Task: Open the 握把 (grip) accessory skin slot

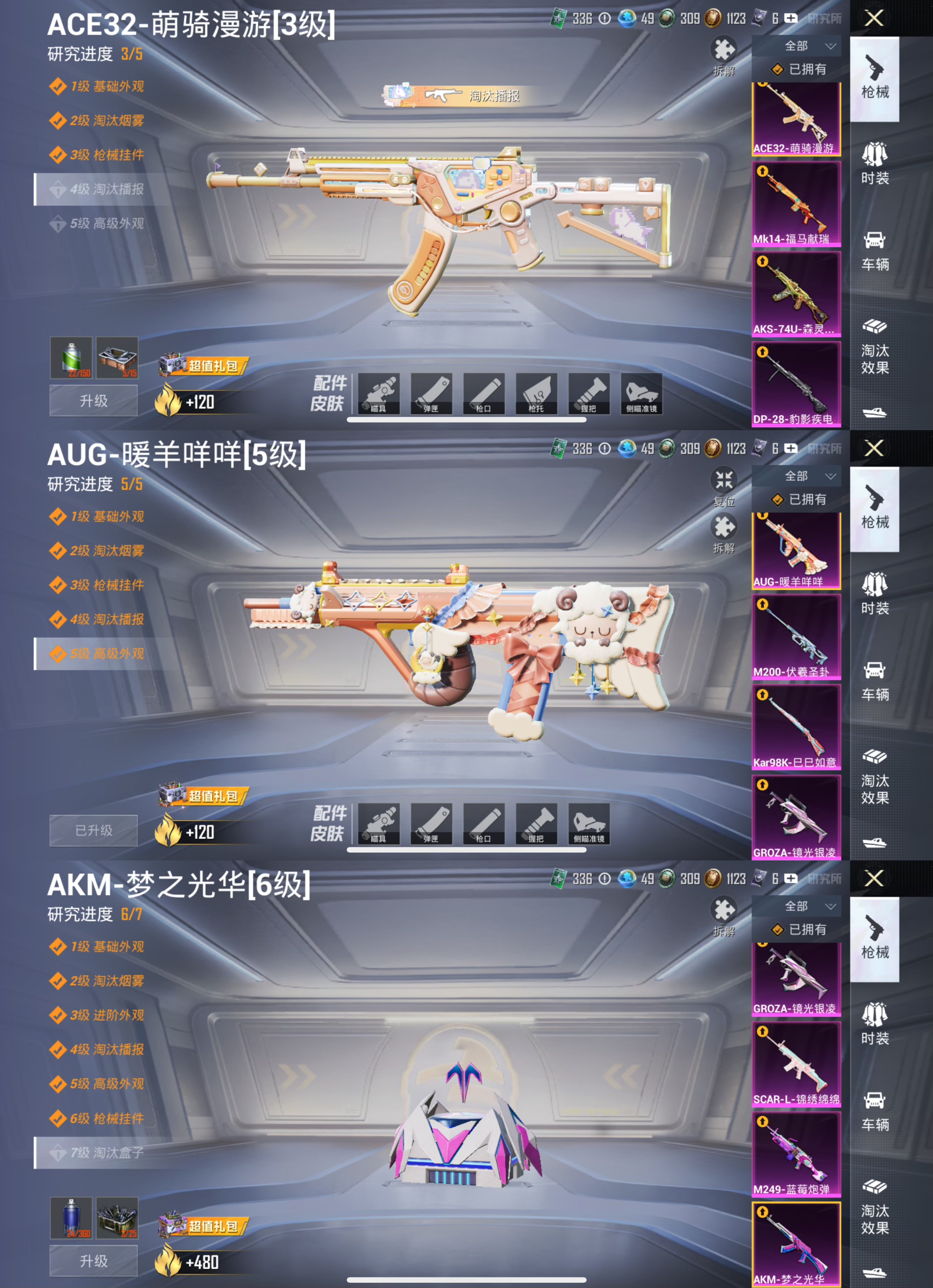Action: (x=589, y=395)
